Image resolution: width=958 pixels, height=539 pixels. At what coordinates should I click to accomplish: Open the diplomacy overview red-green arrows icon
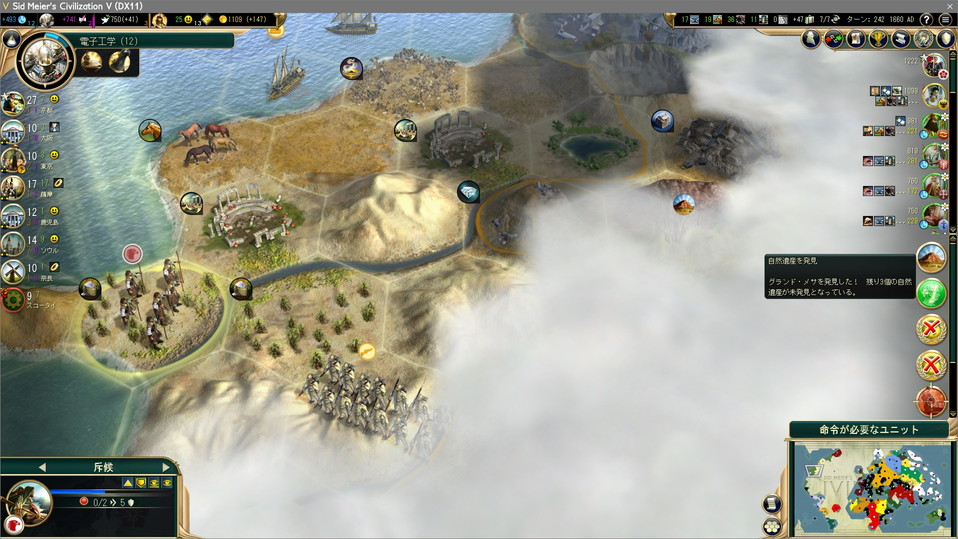coord(833,40)
